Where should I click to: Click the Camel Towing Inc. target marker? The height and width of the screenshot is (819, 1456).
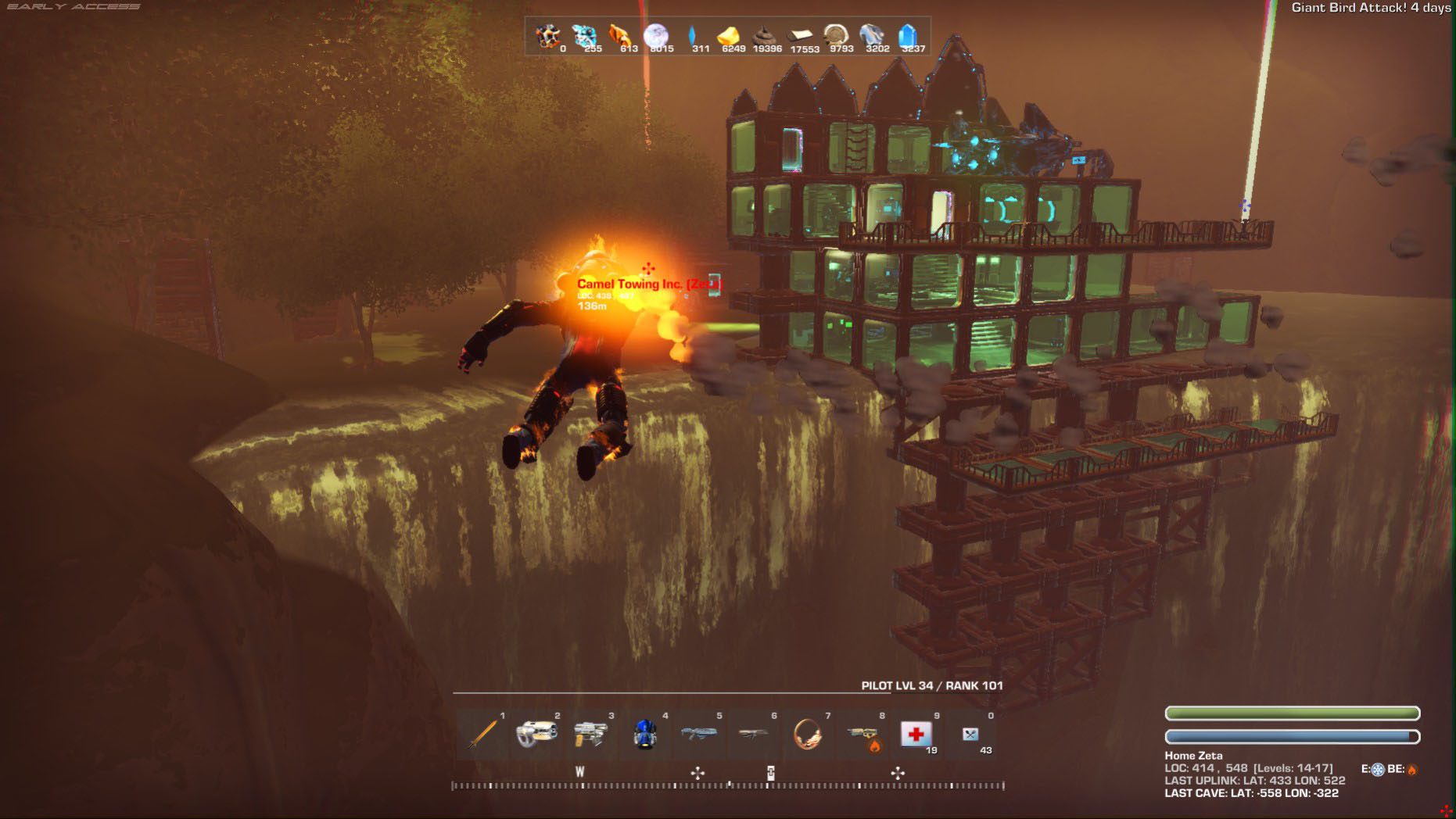647,284
